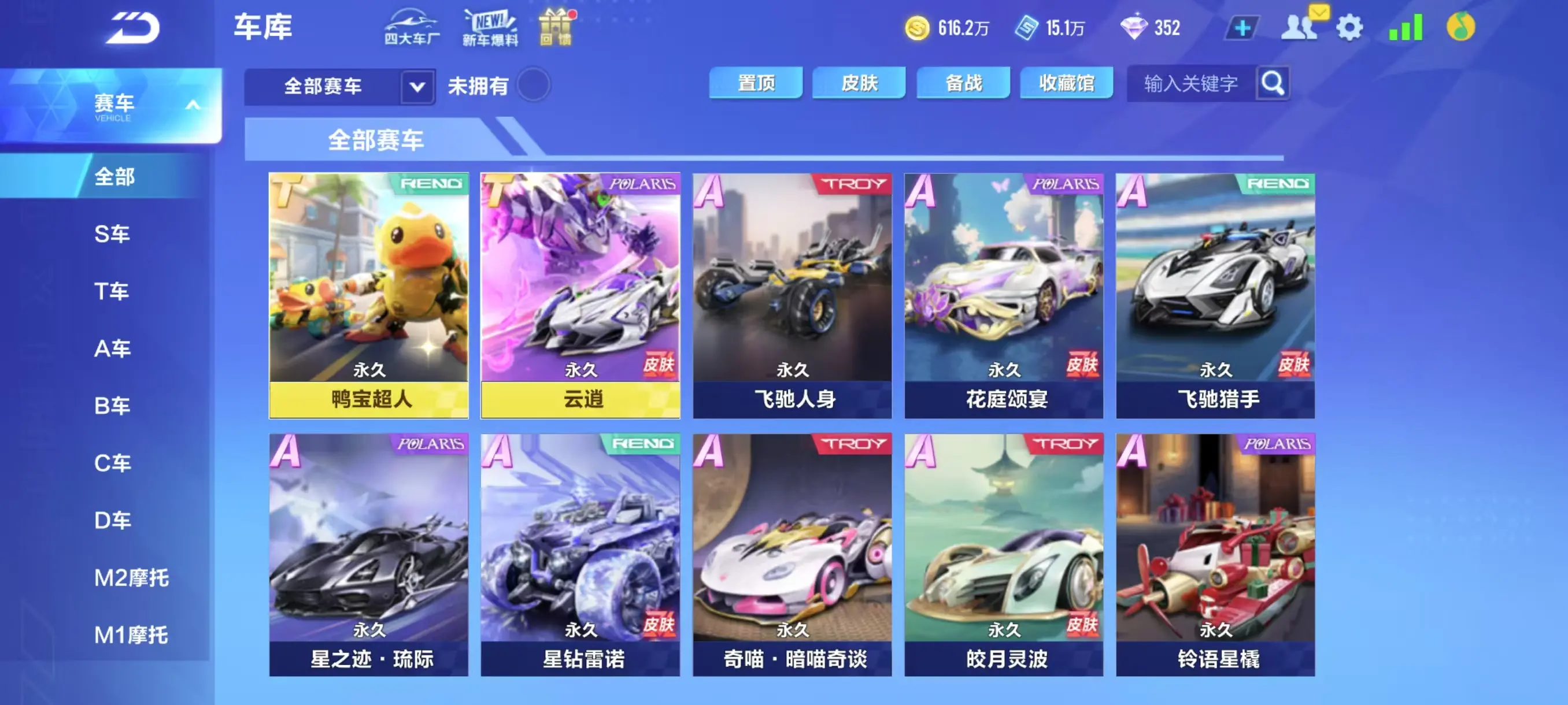Viewport: 1568px width, 705px height.
Task: Click the network signal strength icon
Action: tap(1404, 27)
